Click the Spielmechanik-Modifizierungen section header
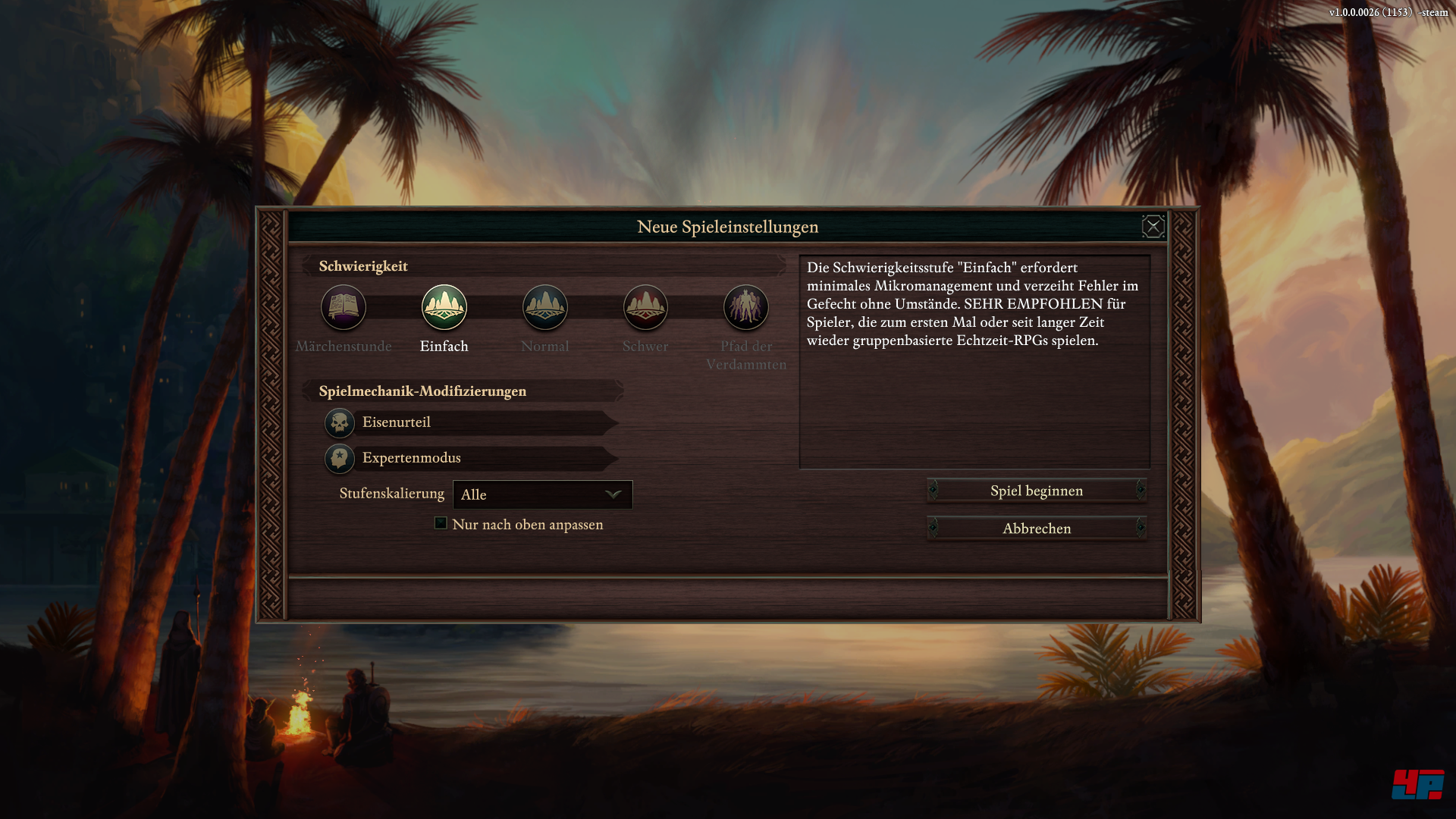 (422, 391)
